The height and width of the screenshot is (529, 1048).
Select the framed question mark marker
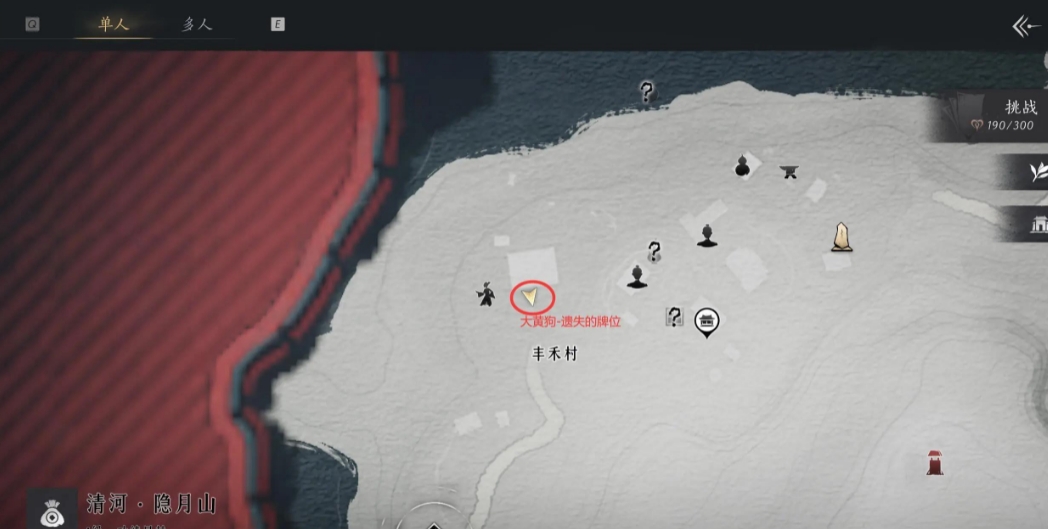[x=675, y=317]
